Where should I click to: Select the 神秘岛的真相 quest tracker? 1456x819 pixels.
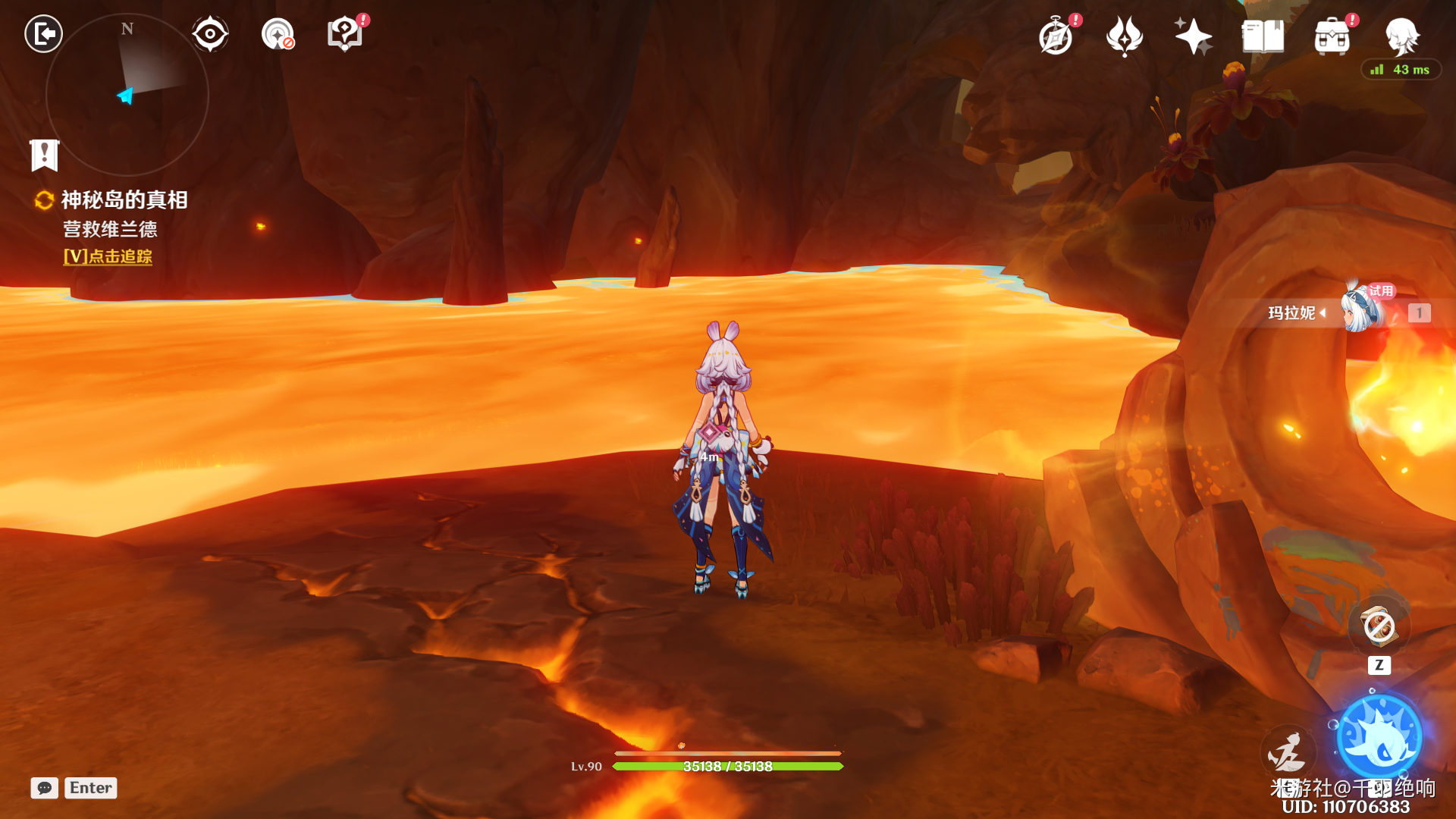pos(124,200)
